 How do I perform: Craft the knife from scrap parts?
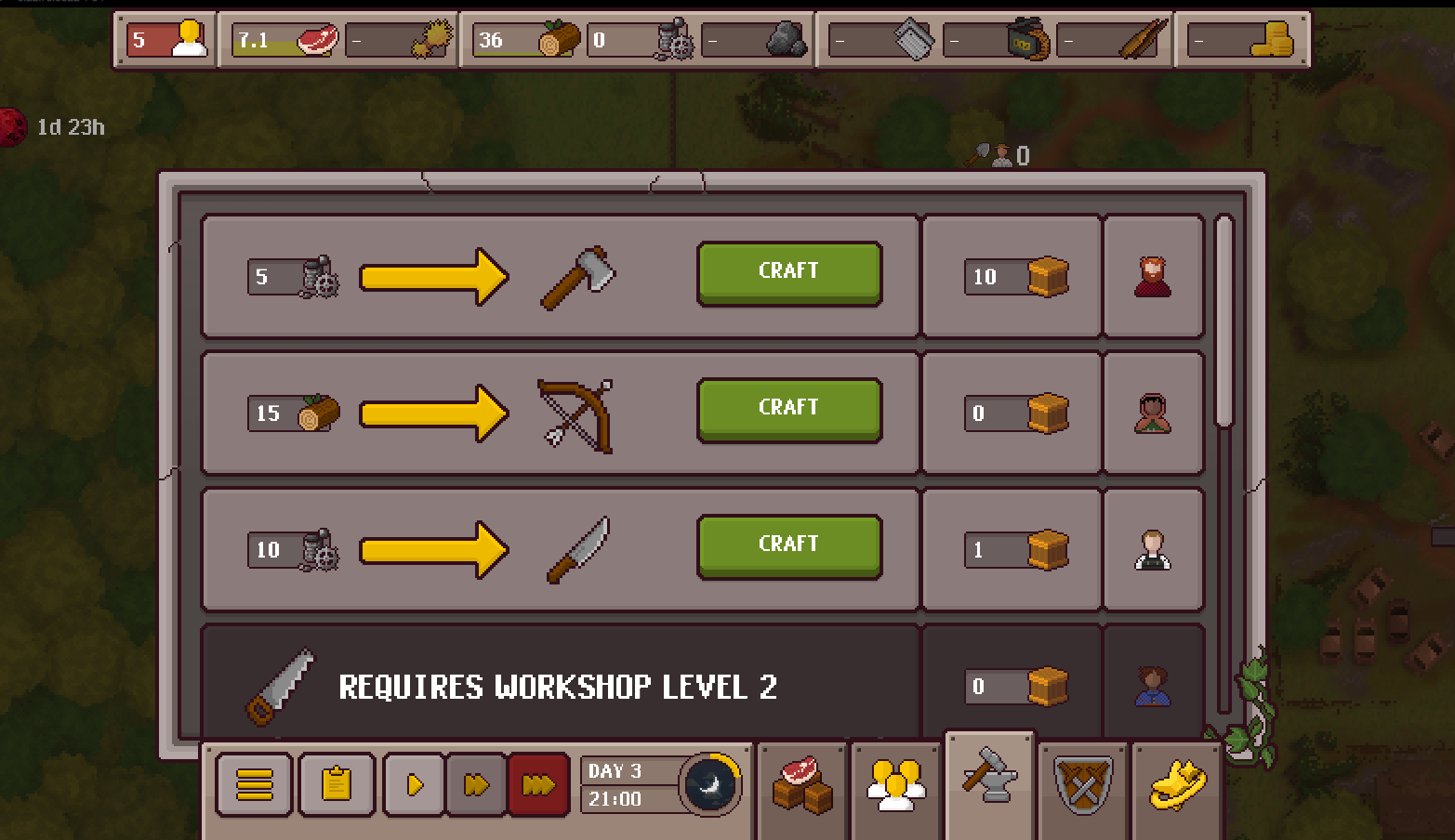point(788,545)
